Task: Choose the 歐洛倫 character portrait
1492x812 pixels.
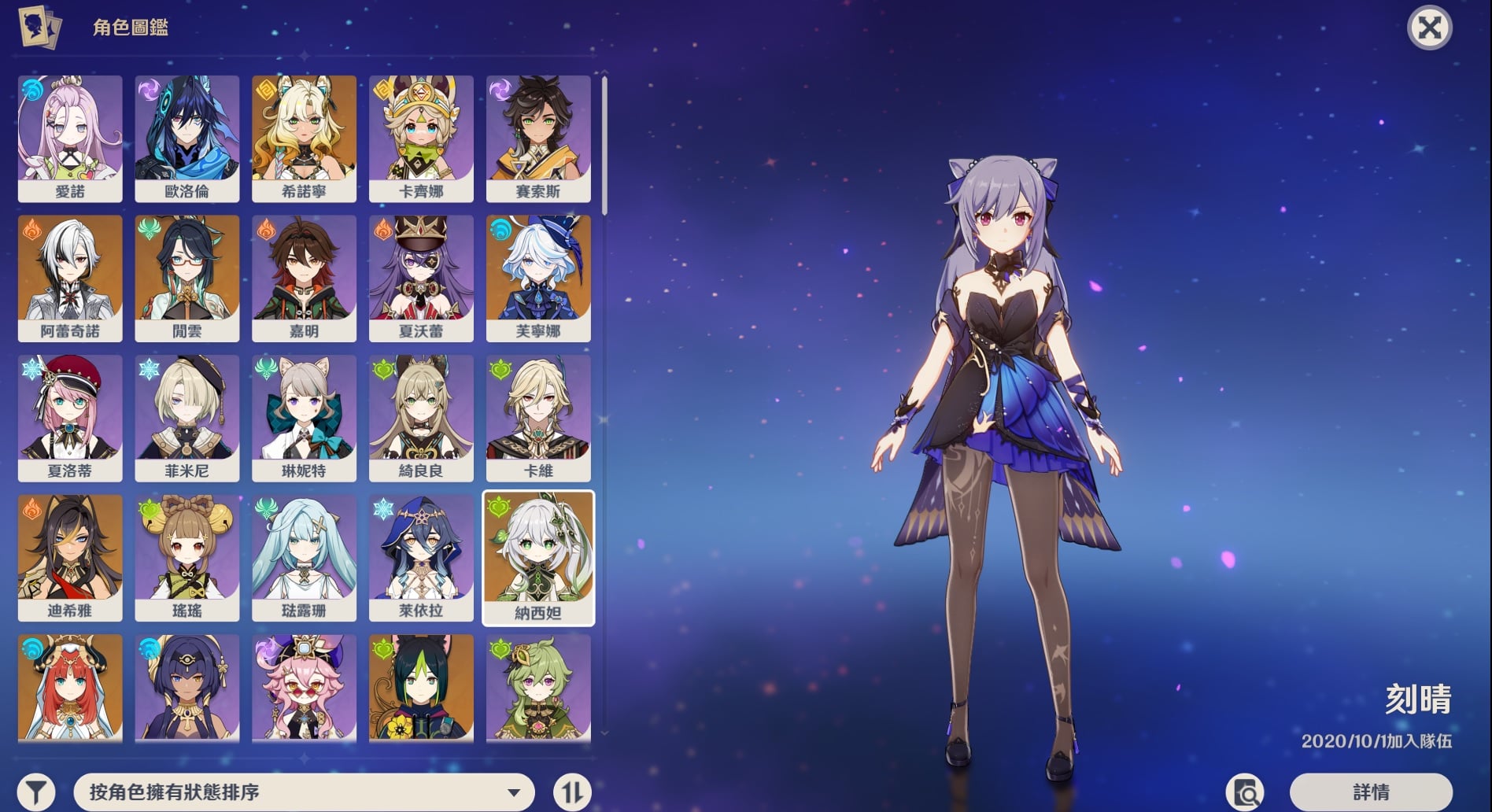Action: 187,138
